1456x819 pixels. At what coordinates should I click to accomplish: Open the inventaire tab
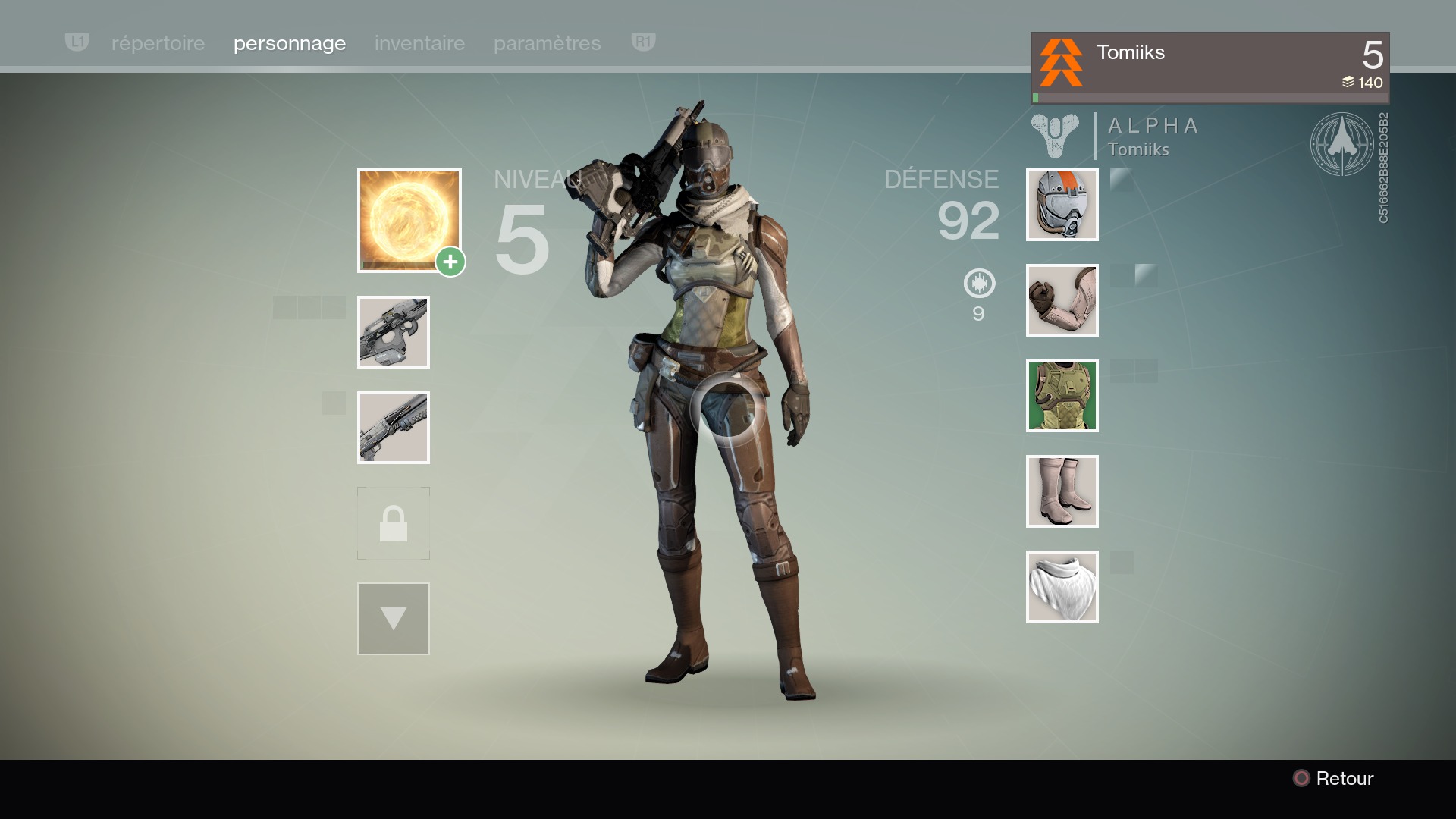419,43
